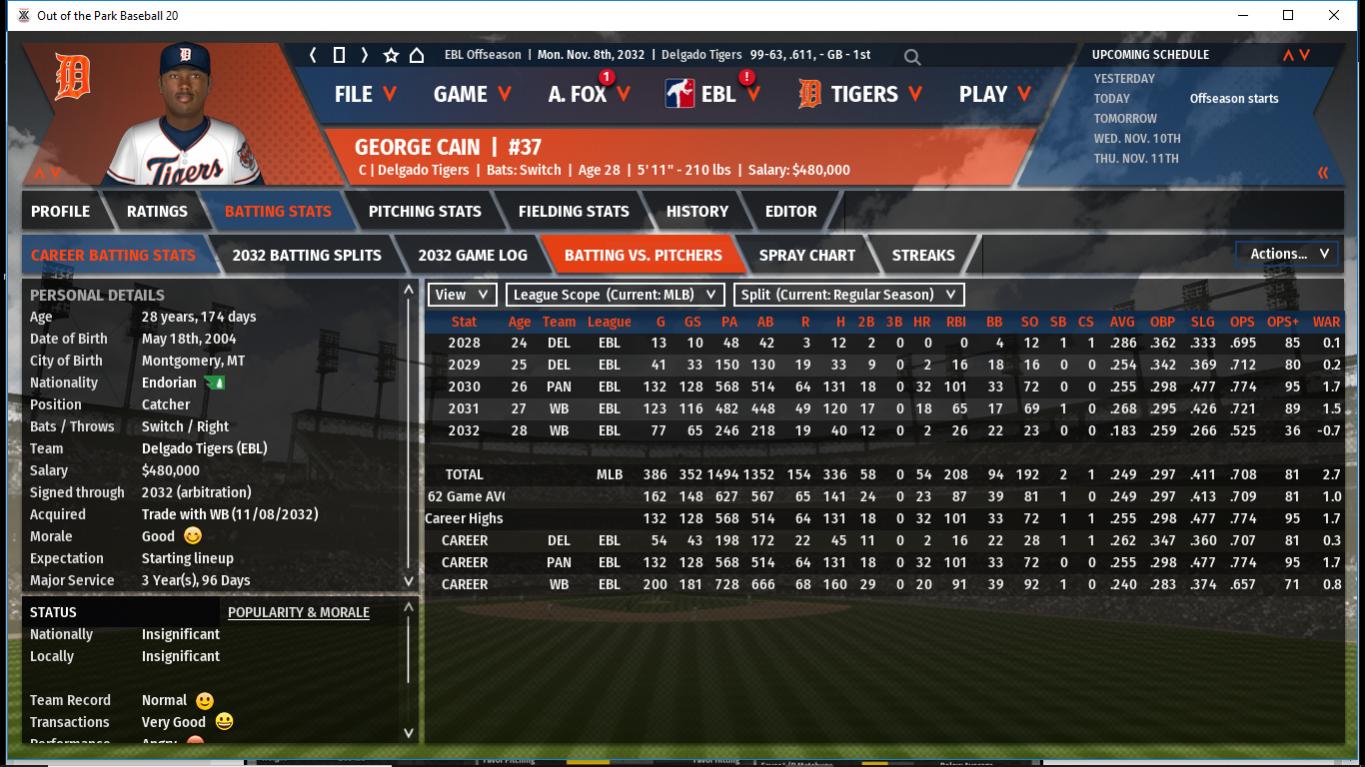View the 2032 GAME LOG subtab
This screenshot has width=1365, height=767.
coord(472,255)
